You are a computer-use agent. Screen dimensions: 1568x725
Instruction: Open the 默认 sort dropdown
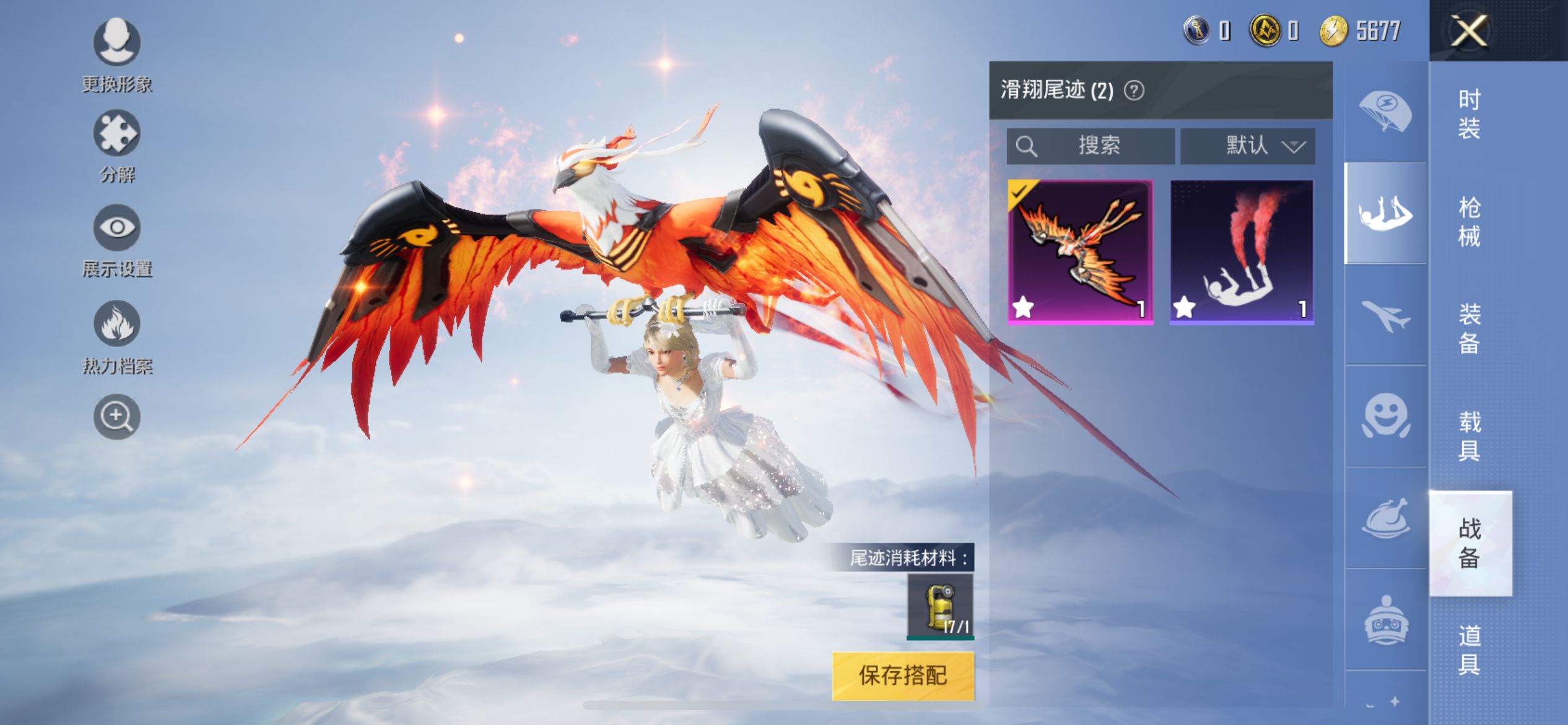1247,146
